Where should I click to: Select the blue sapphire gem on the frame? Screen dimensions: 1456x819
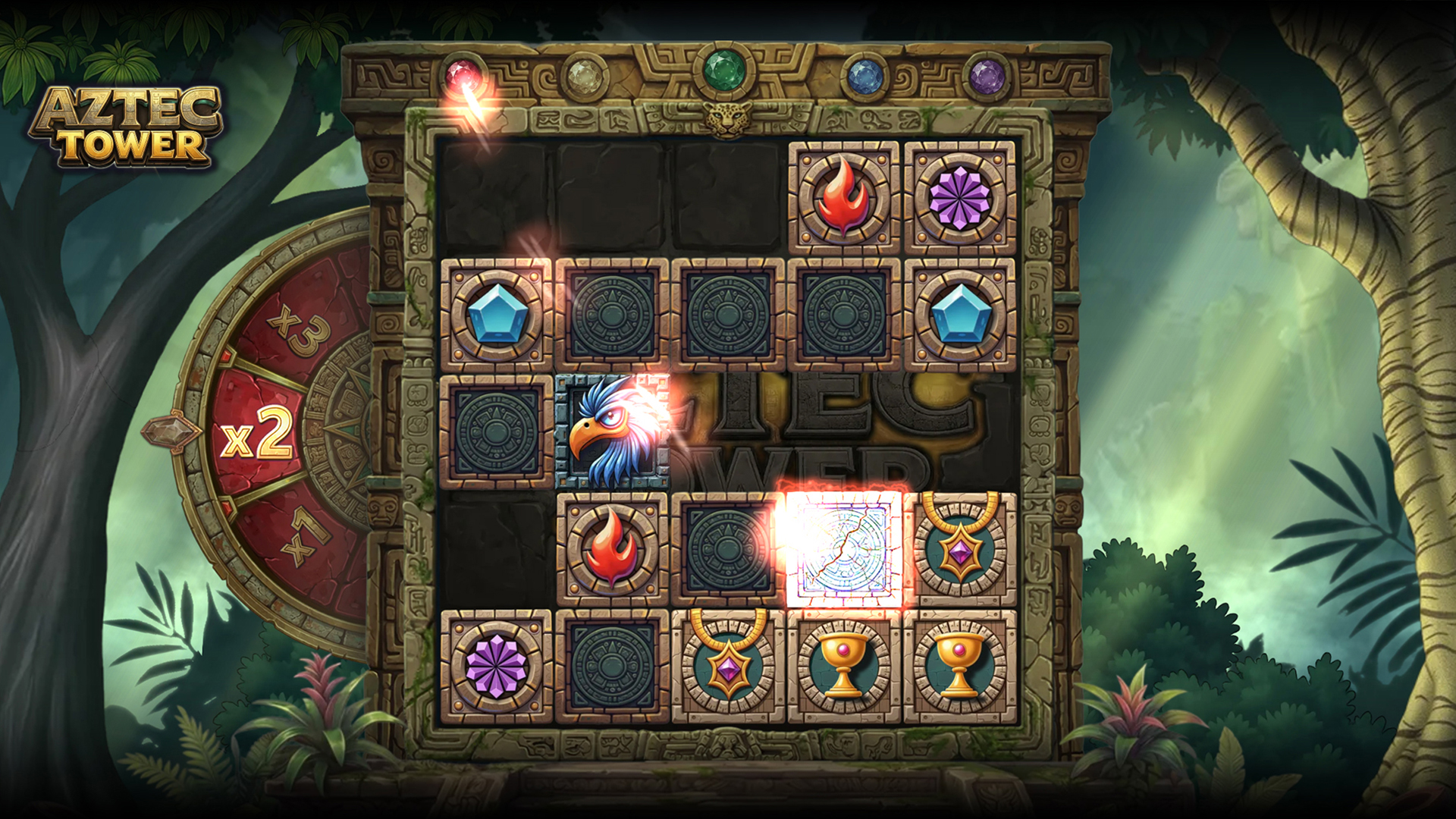tap(863, 75)
